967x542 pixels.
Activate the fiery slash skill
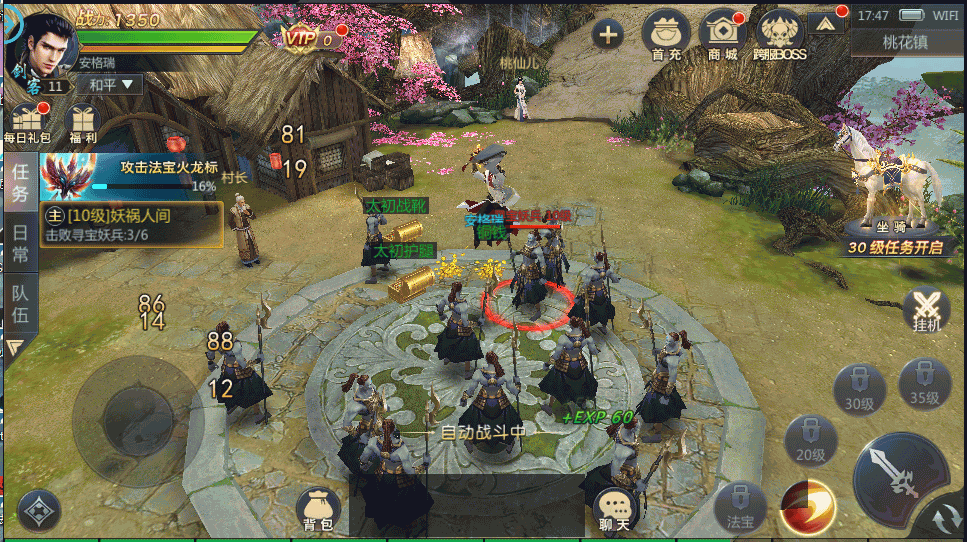(807, 506)
